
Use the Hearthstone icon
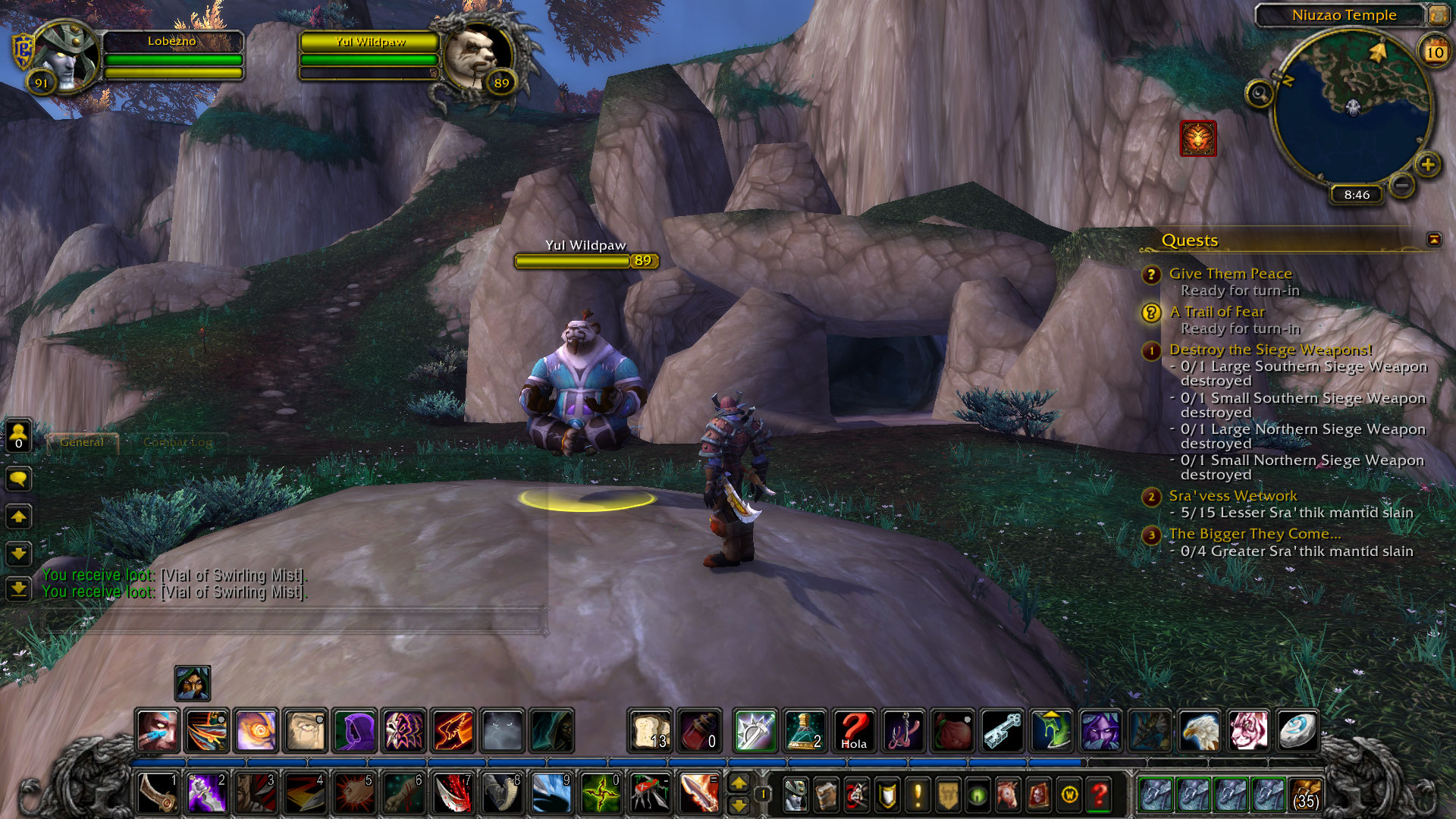click(1298, 731)
